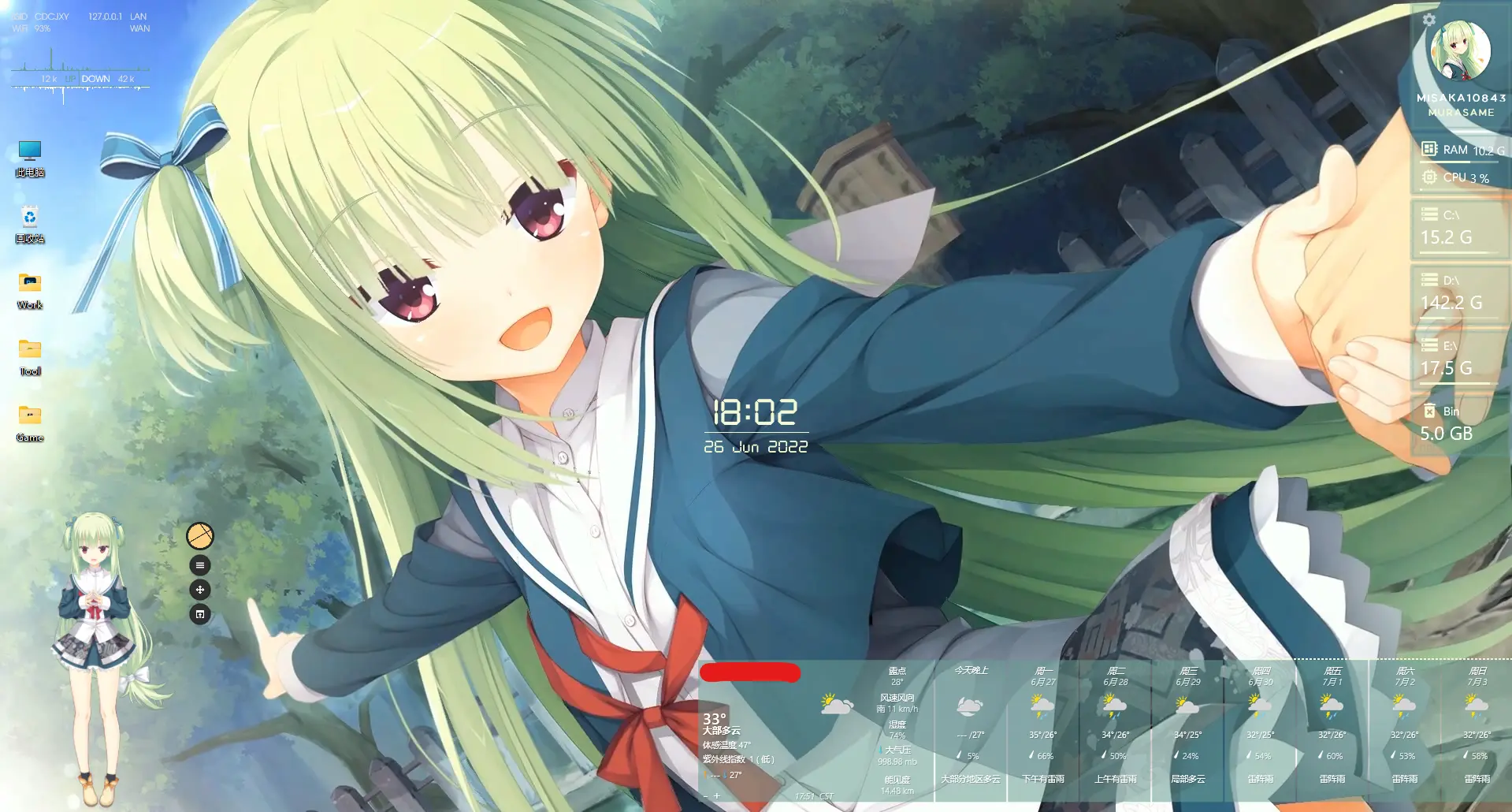Click the move arrows button near the character
The image size is (1512, 812).
[200, 588]
